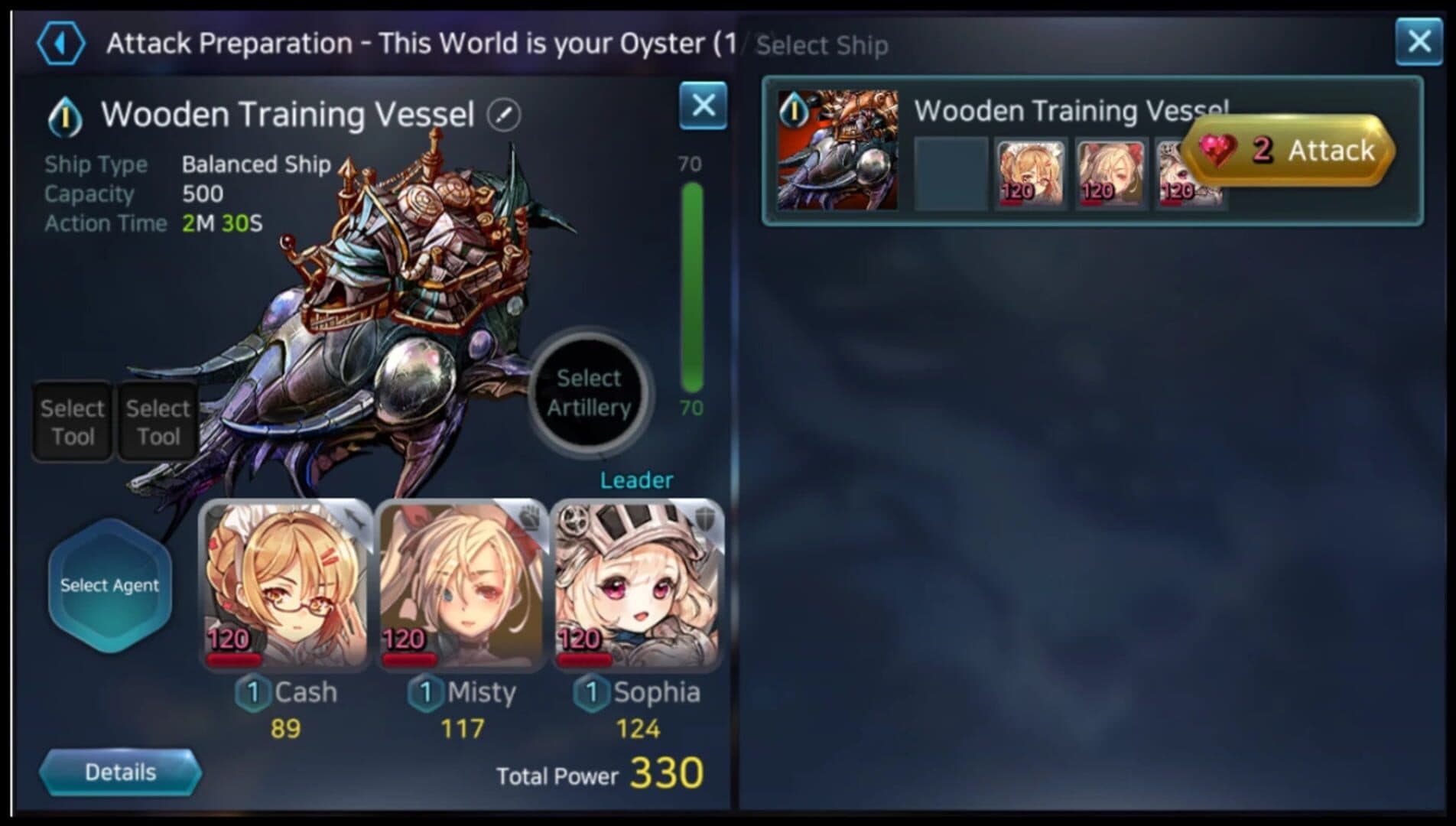This screenshot has width=1456, height=826.
Task: Pick the leader Sophia portrait
Action: pyautogui.click(x=637, y=585)
